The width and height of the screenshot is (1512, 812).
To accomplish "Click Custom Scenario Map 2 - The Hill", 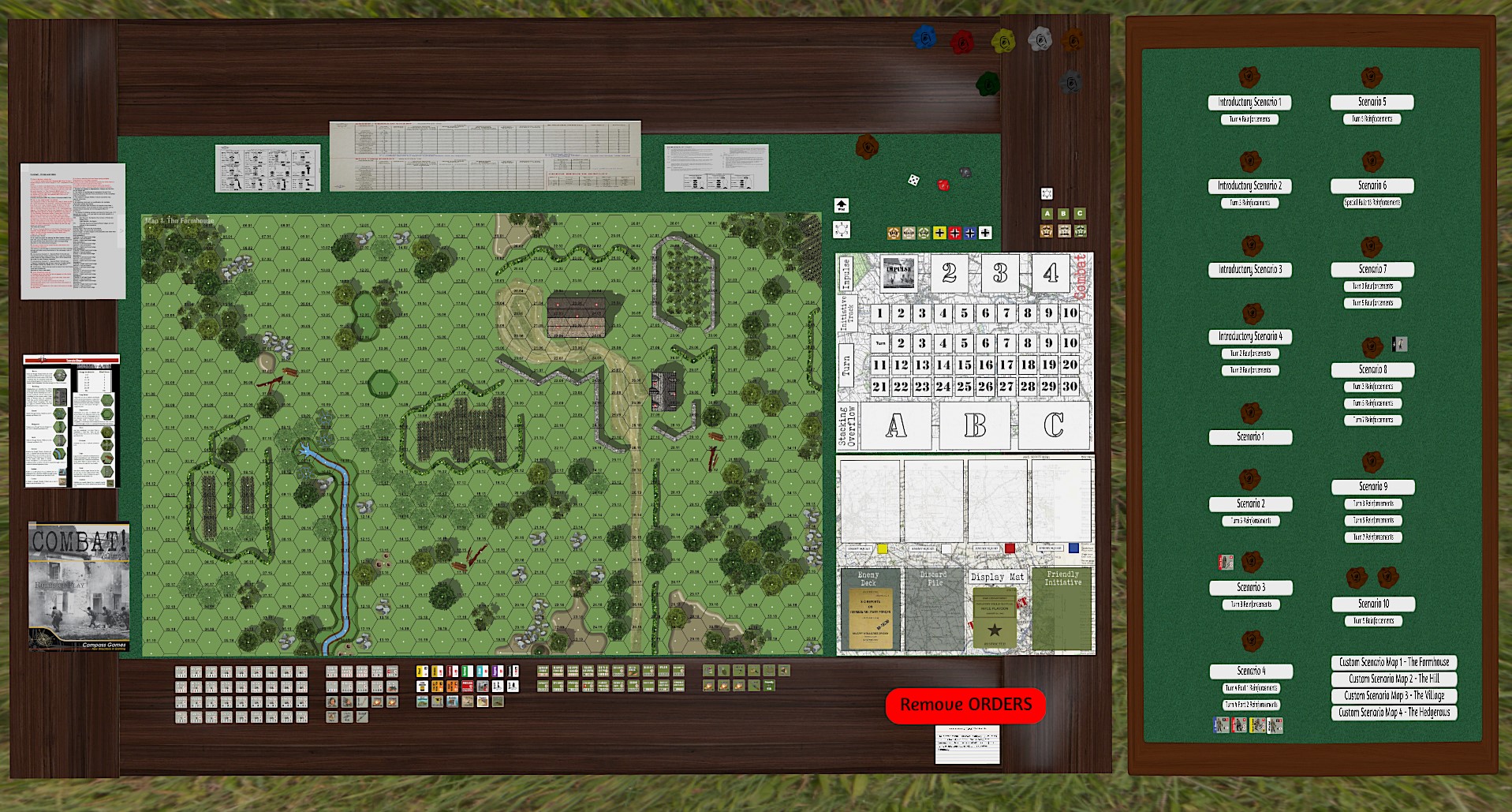I will tap(1396, 679).
